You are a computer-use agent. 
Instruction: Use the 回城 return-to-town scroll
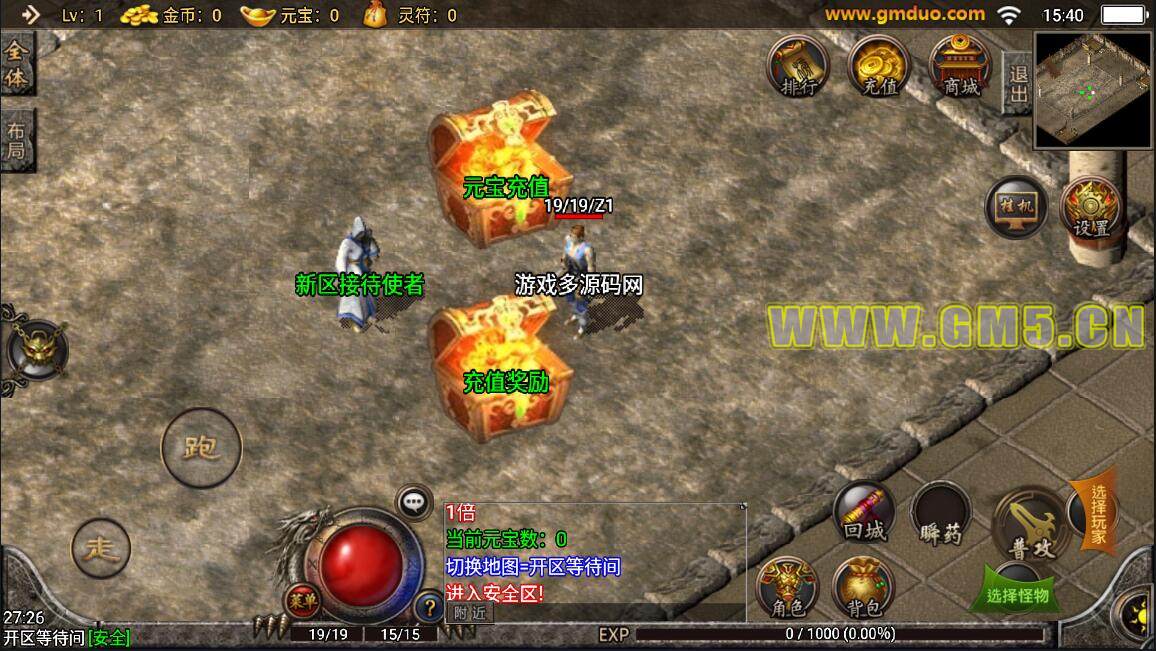pos(864,514)
